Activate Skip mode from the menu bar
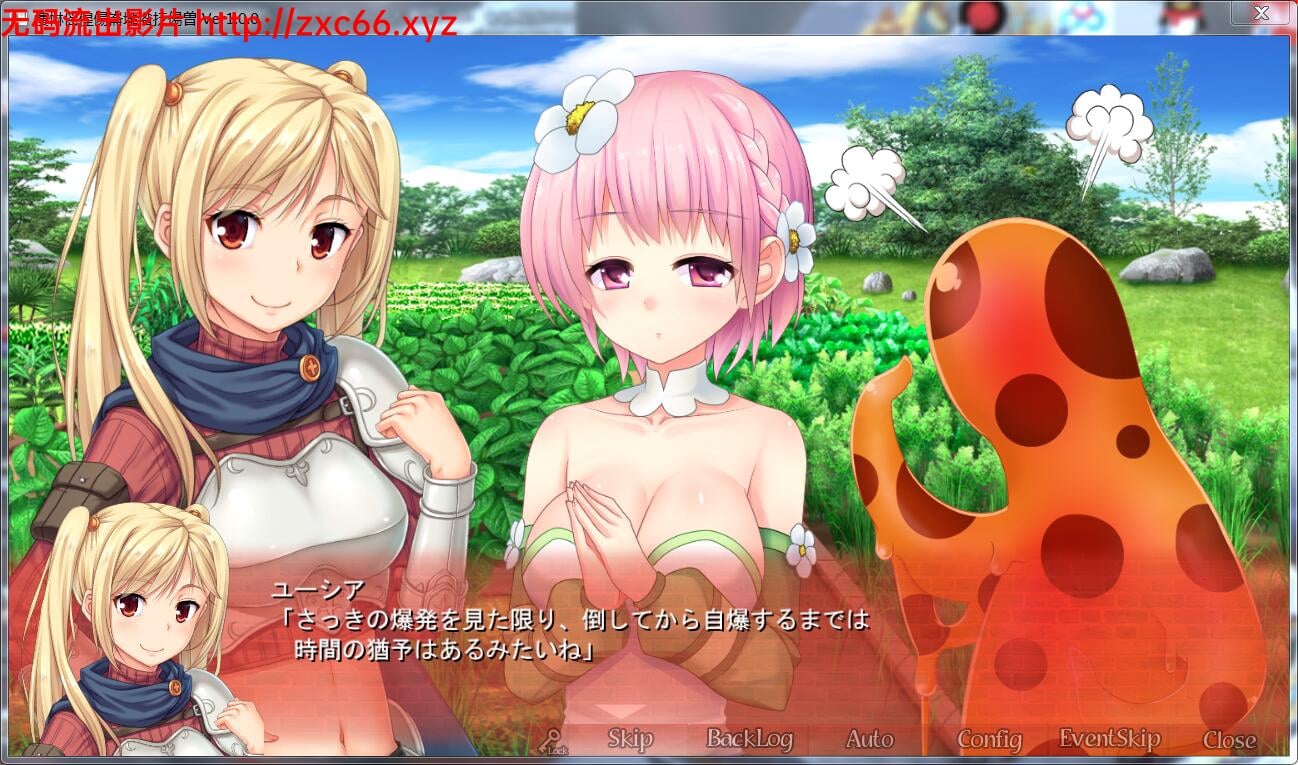1298x765 pixels. (x=628, y=738)
